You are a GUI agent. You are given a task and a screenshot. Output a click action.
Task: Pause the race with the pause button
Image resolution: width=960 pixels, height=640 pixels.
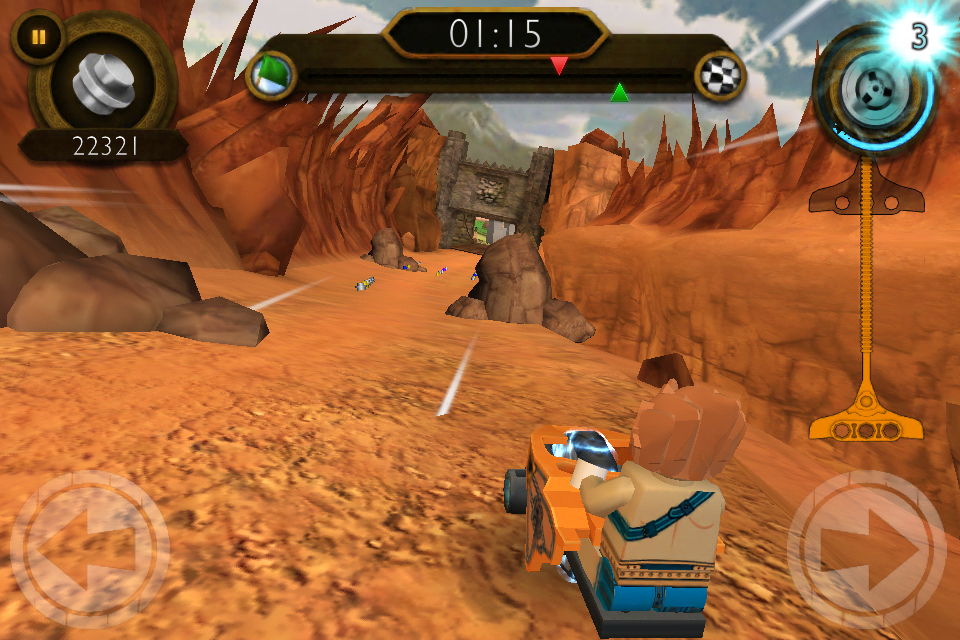[38, 37]
